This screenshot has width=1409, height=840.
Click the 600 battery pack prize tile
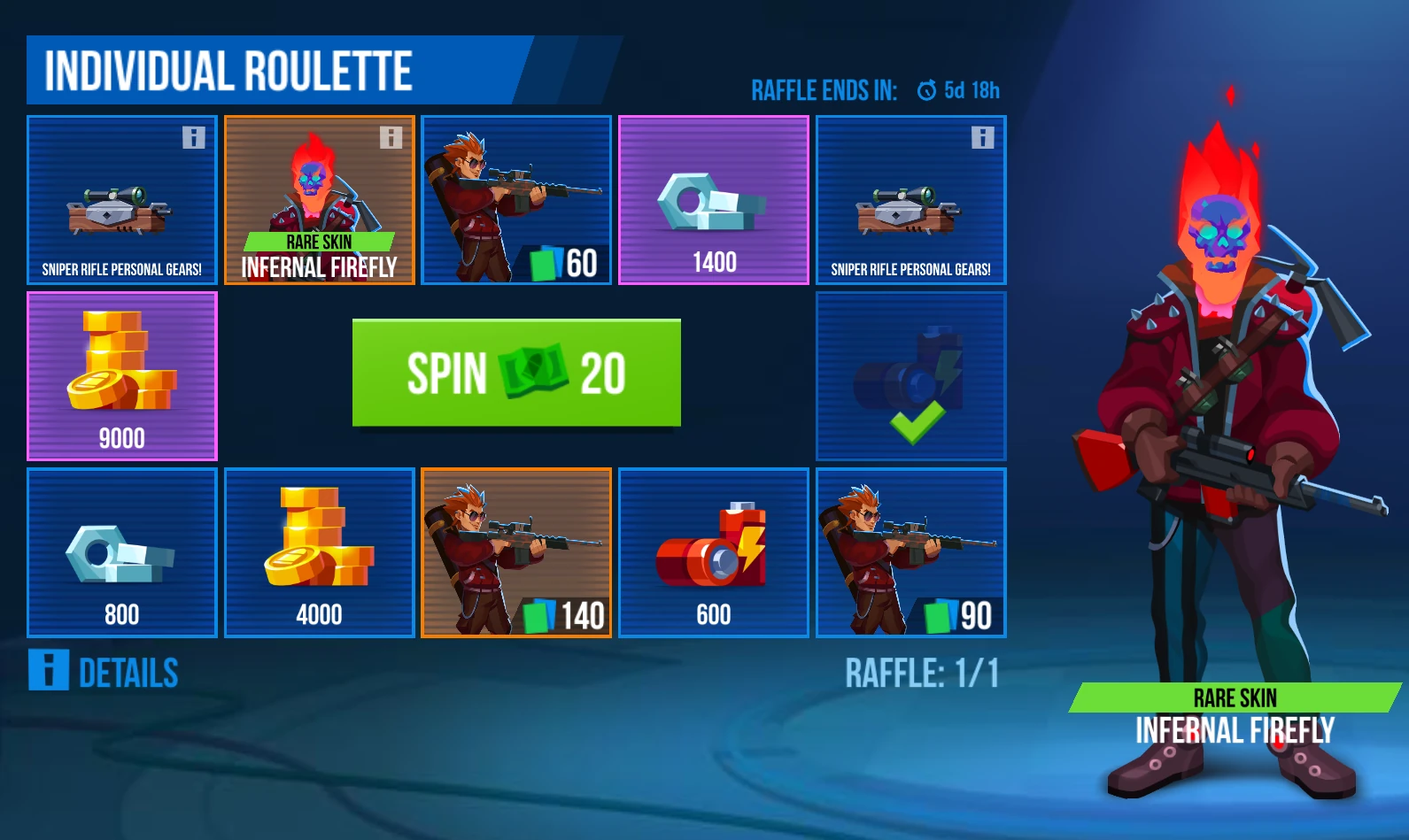coord(713,553)
